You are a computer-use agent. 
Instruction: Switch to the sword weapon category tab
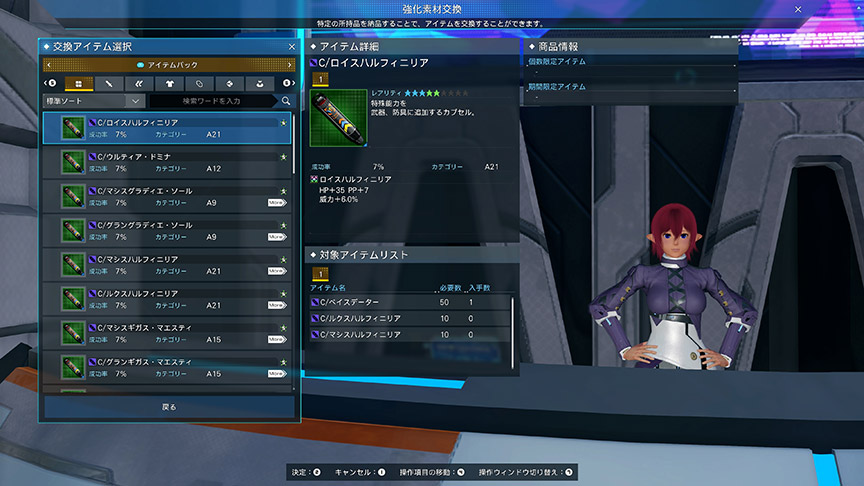click(x=107, y=83)
